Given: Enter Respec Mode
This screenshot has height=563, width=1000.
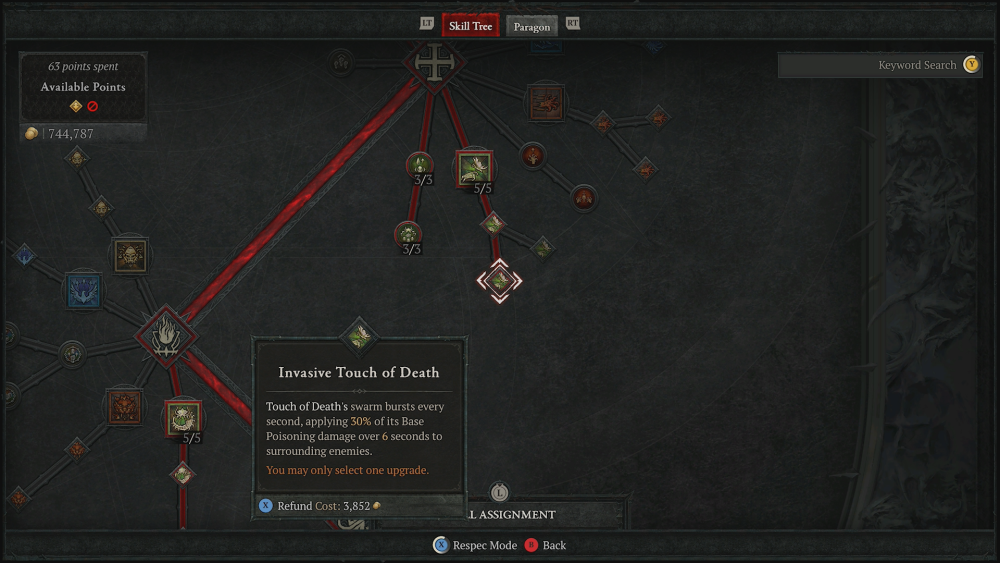Looking at the screenshot, I should click(475, 545).
